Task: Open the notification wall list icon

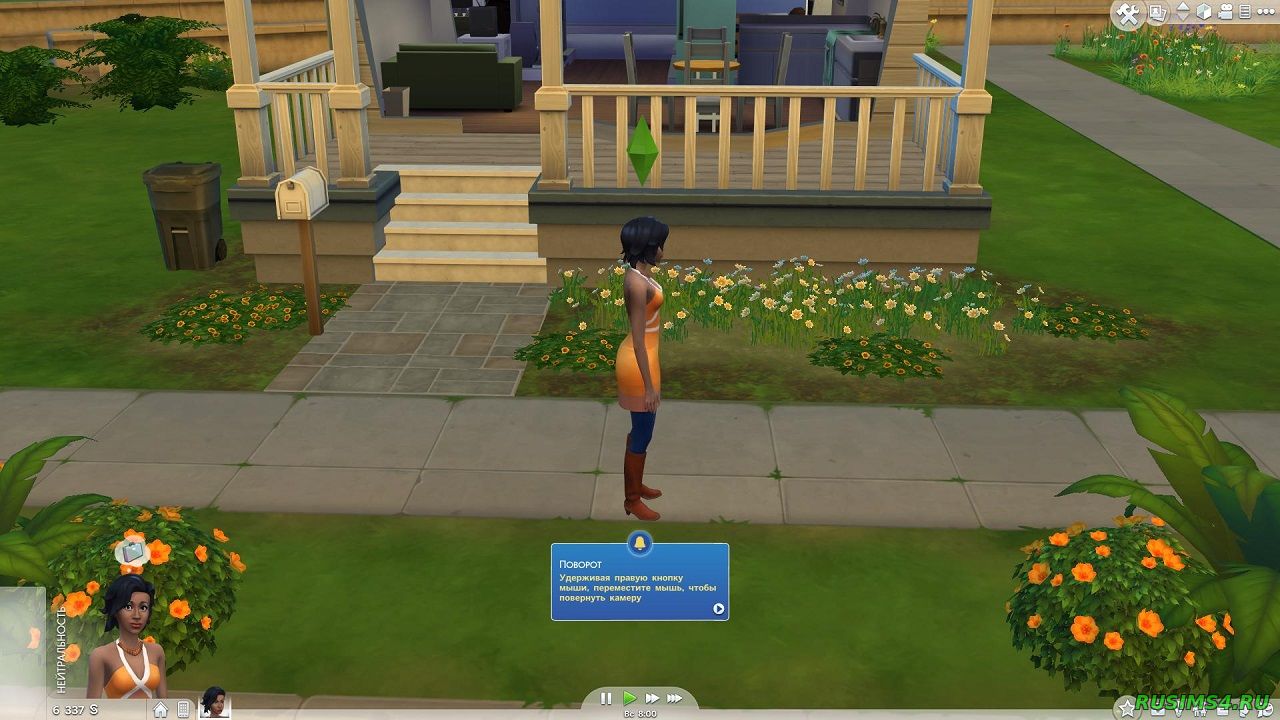Action: [x=1244, y=12]
